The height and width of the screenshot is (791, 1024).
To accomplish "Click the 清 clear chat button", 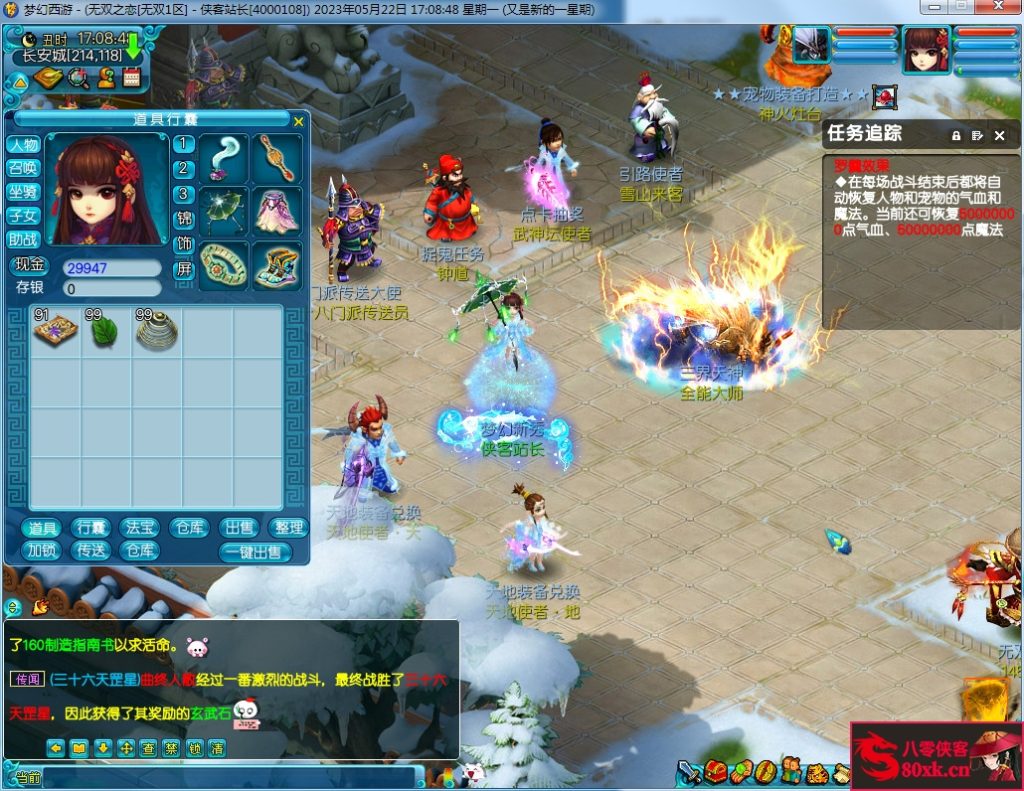I will [x=217, y=747].
